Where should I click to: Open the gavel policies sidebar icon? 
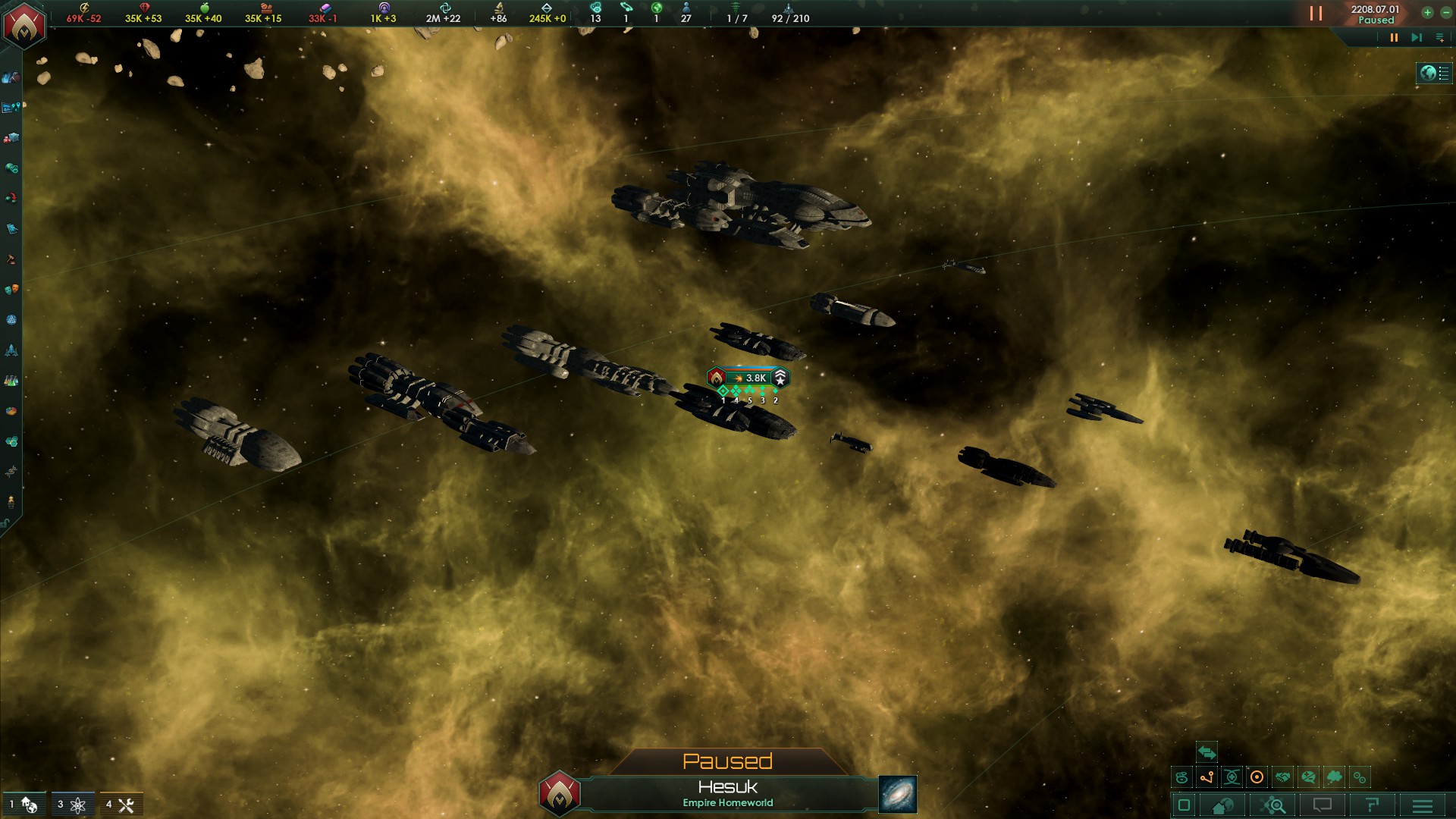pos(11,259)
